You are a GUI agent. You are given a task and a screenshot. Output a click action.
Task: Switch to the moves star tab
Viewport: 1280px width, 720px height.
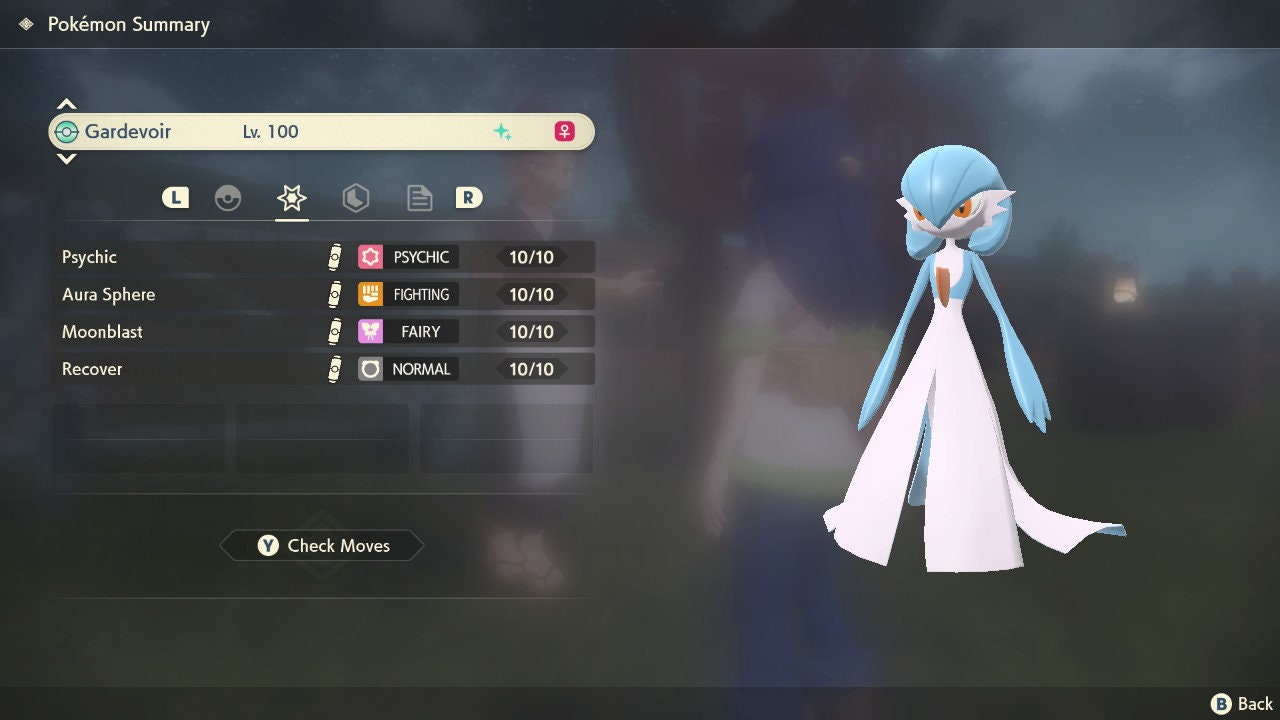[291, 198]
